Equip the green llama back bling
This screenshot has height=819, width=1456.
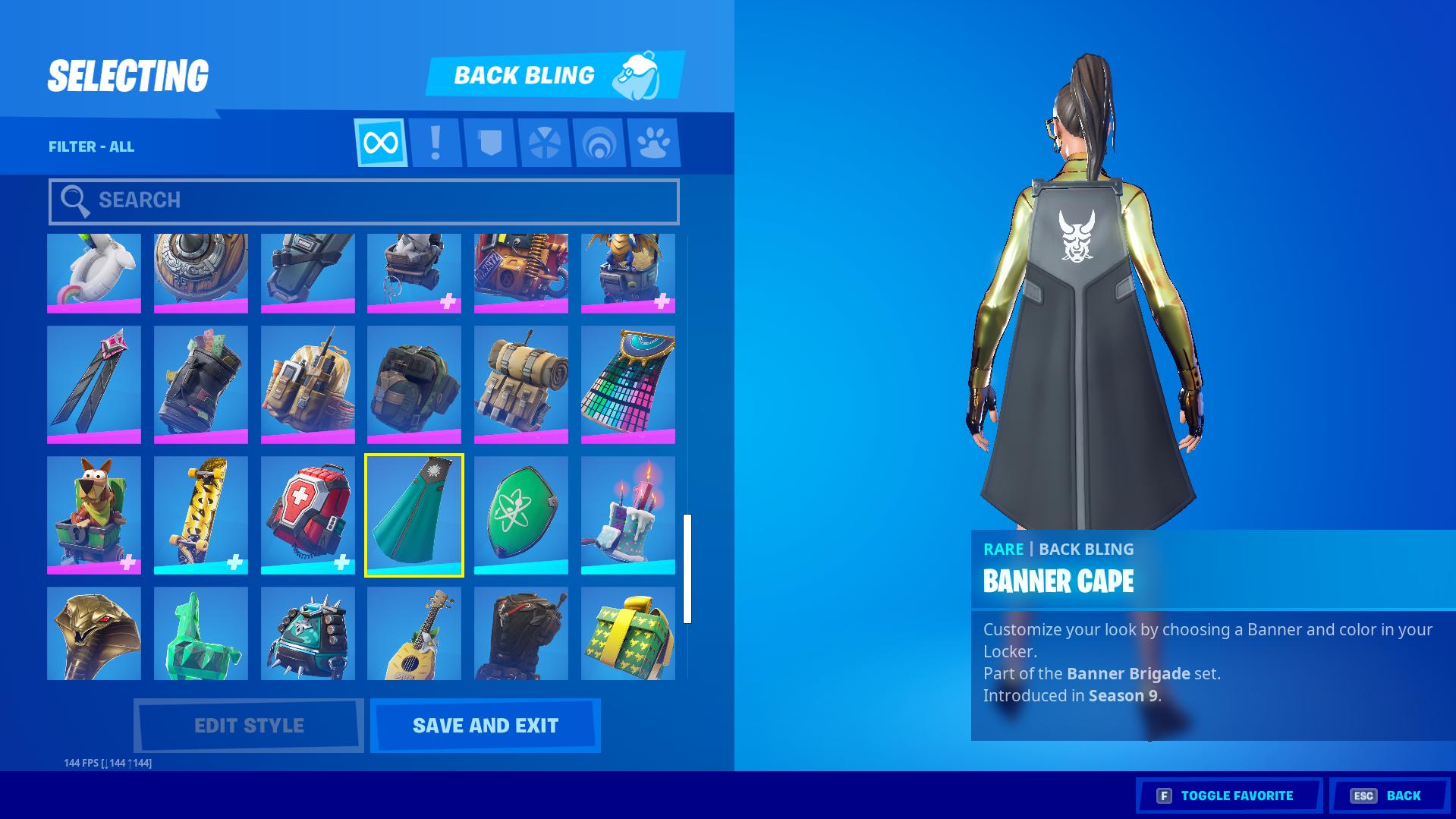[200, 633]
